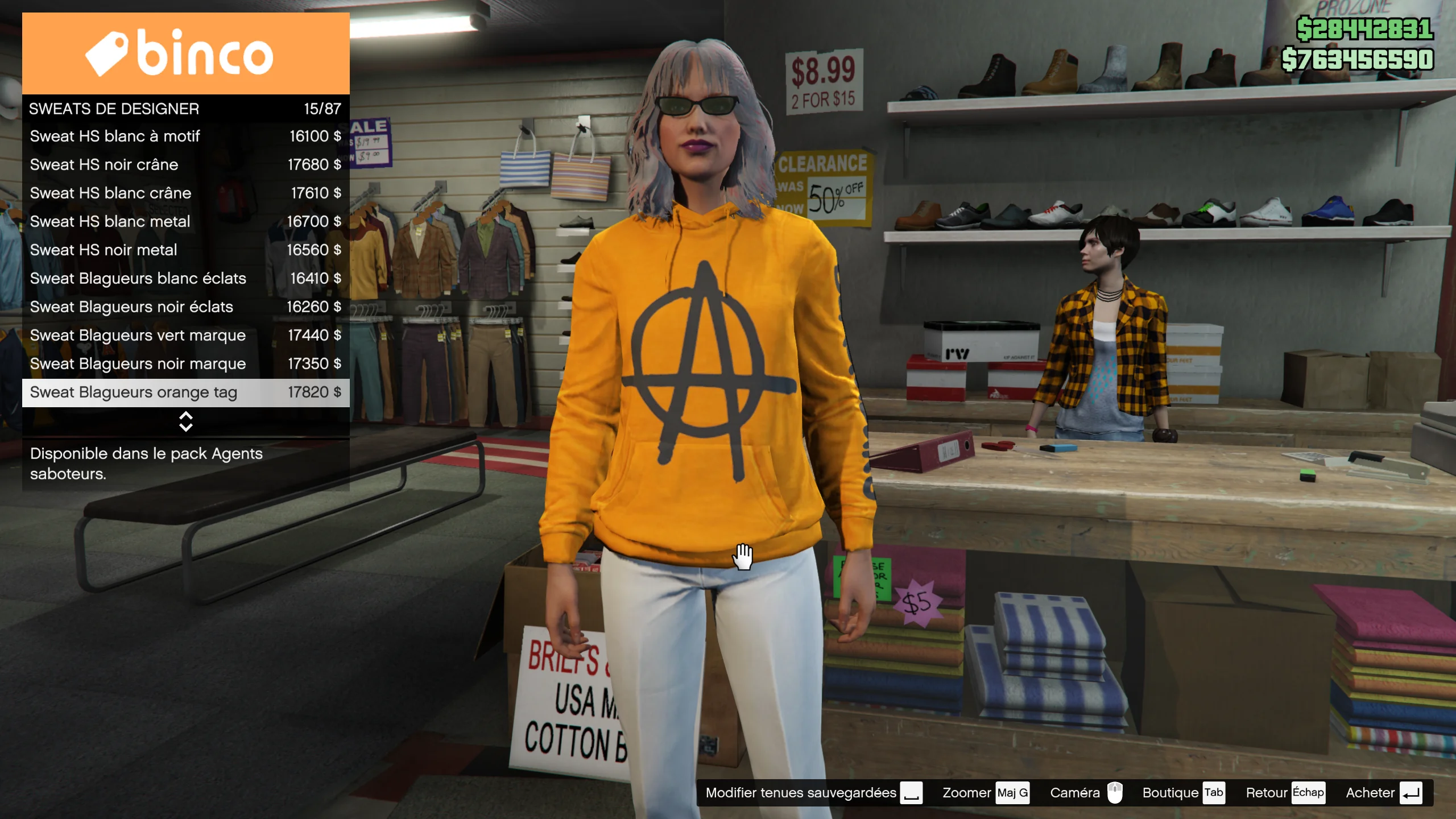Click the highlighted Sweat Blagueurs orange tag
This screenshot has height=819, width=1456.
pyautogui.click(x=185, y=392)
